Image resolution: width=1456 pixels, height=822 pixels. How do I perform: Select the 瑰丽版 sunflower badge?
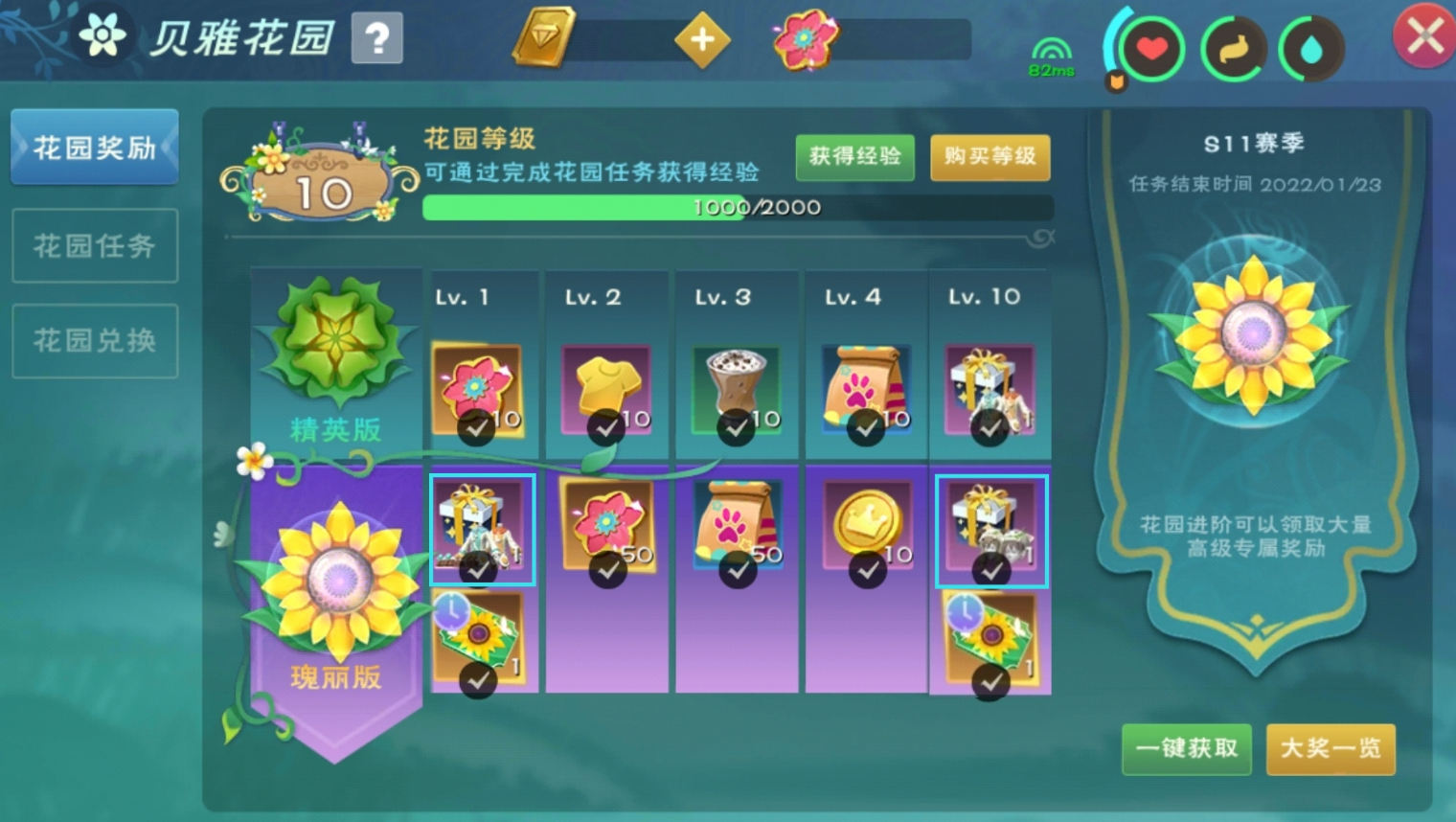(x=335, y=575)
